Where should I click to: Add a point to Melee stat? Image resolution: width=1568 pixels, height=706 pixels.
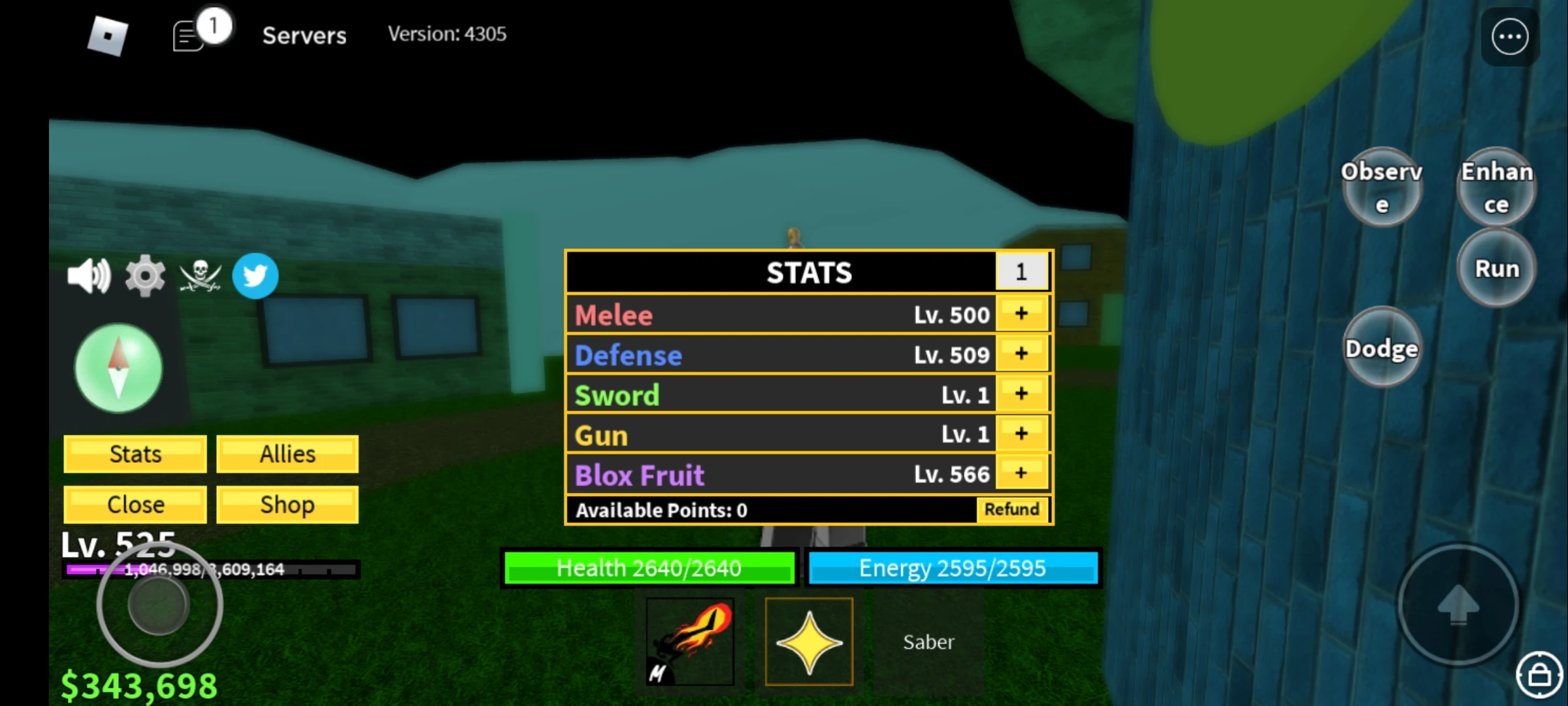pos(1021,313)
